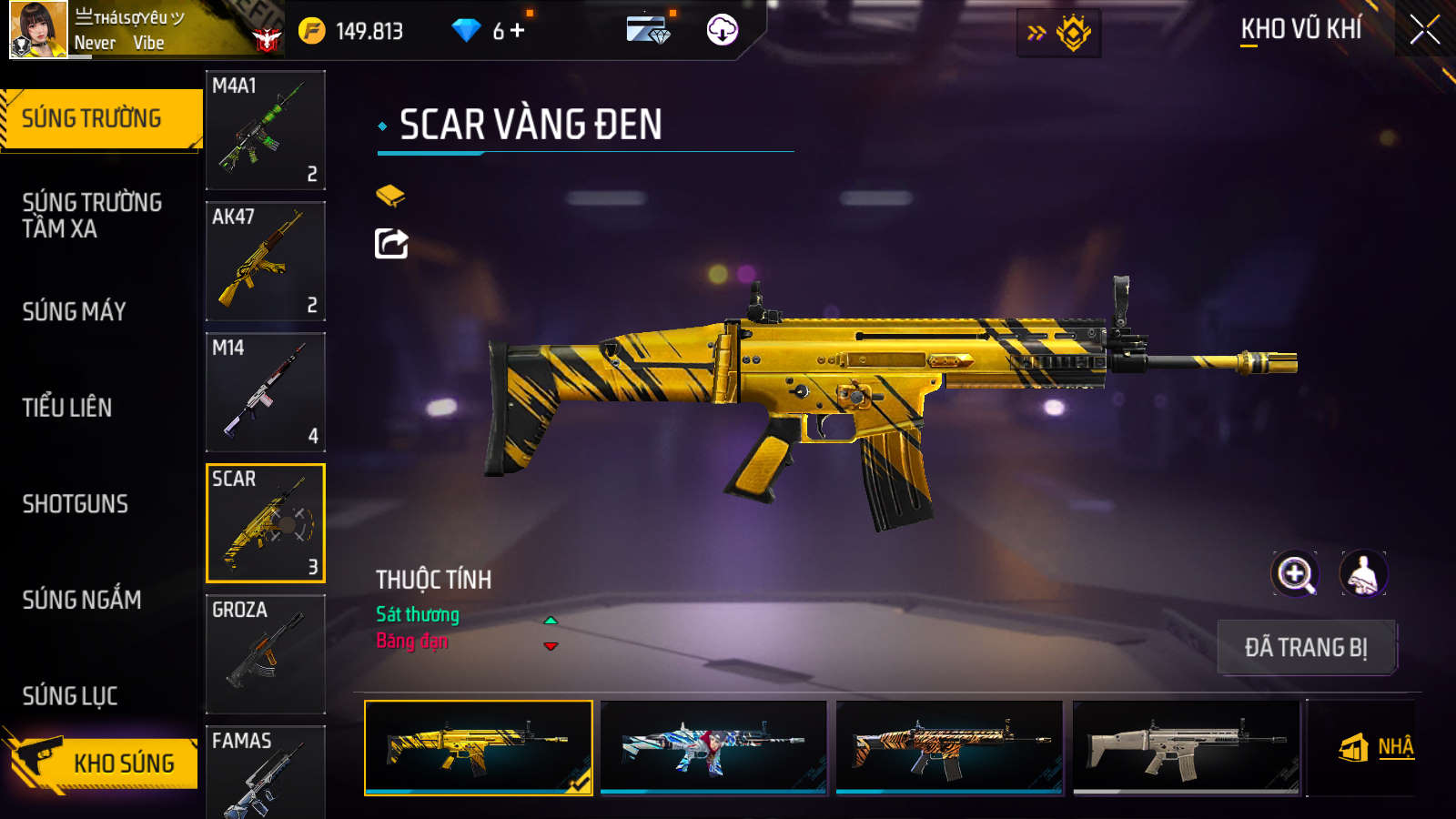The width and height of the screenshot is (1456, 819).
Task: Pick the default tan SCAR skin
Action: (1186, 747)
